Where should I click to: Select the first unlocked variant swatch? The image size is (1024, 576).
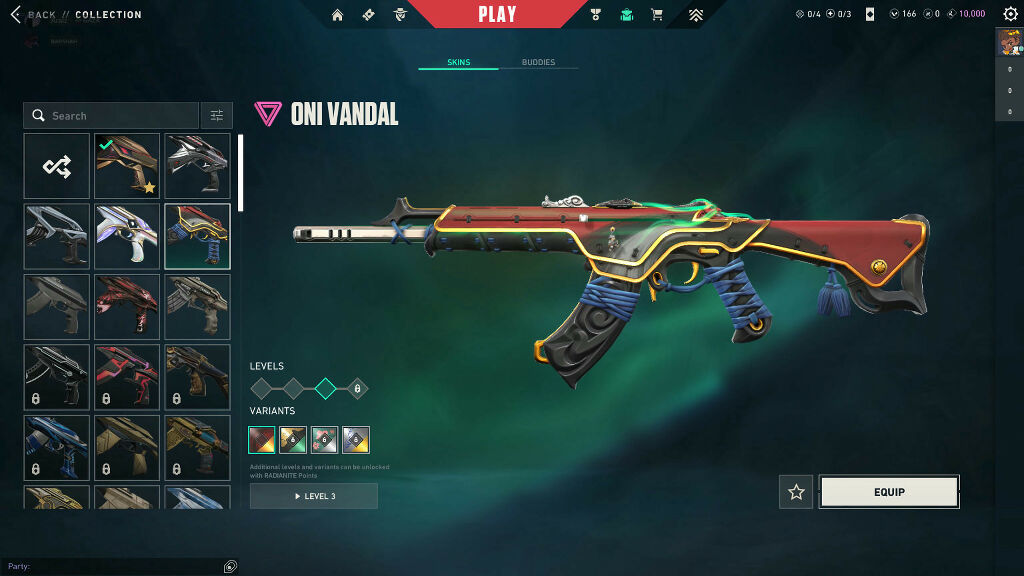point(264,439)
